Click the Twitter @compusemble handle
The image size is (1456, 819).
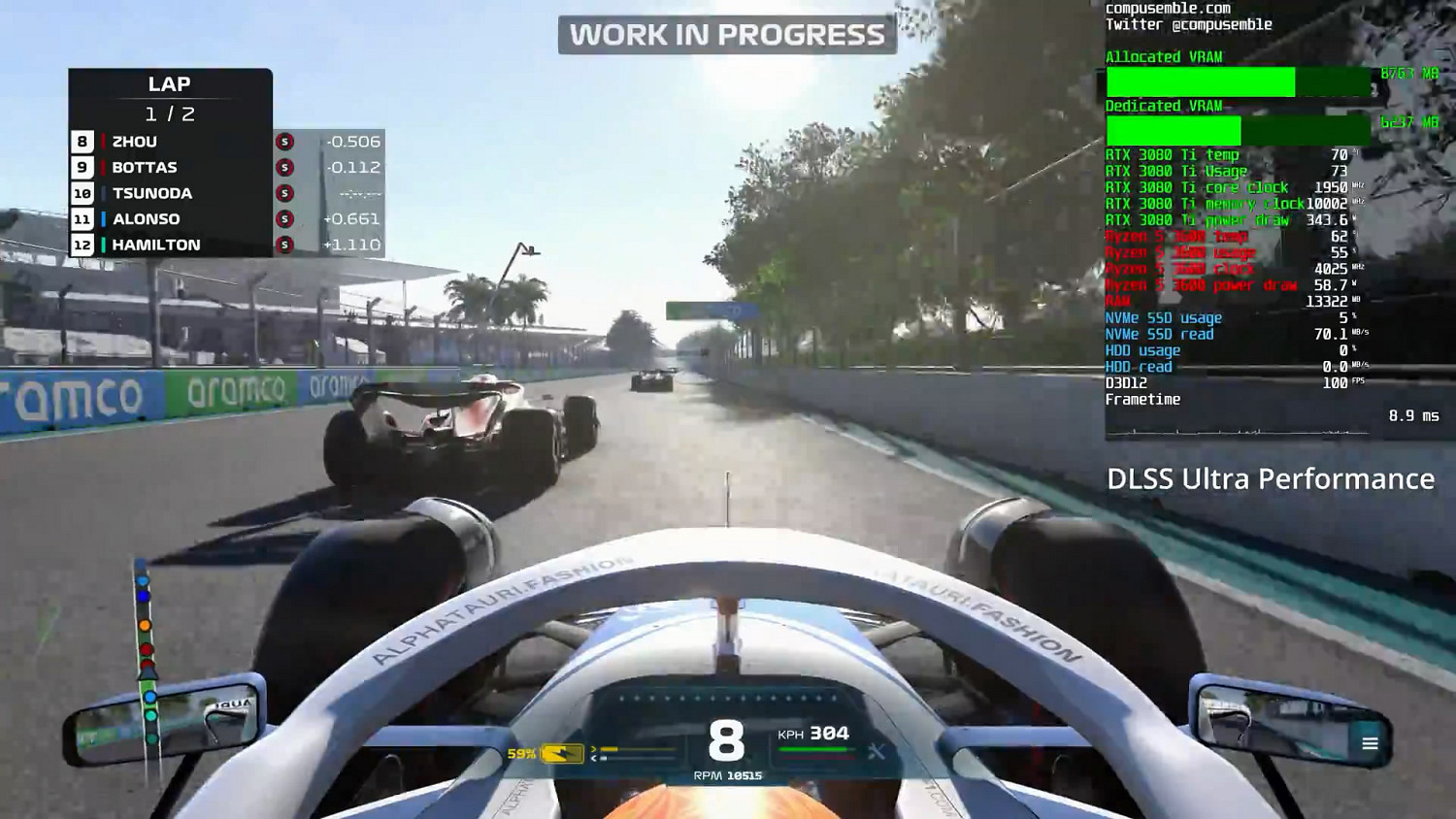click(x=1188, y=24)
